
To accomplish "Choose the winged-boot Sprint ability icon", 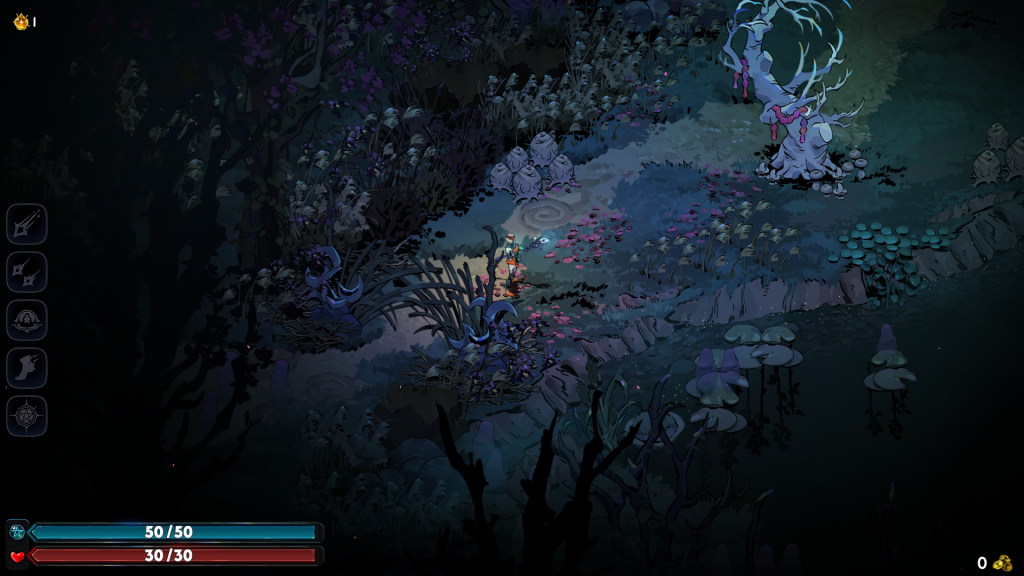I will tap(27, 368).
